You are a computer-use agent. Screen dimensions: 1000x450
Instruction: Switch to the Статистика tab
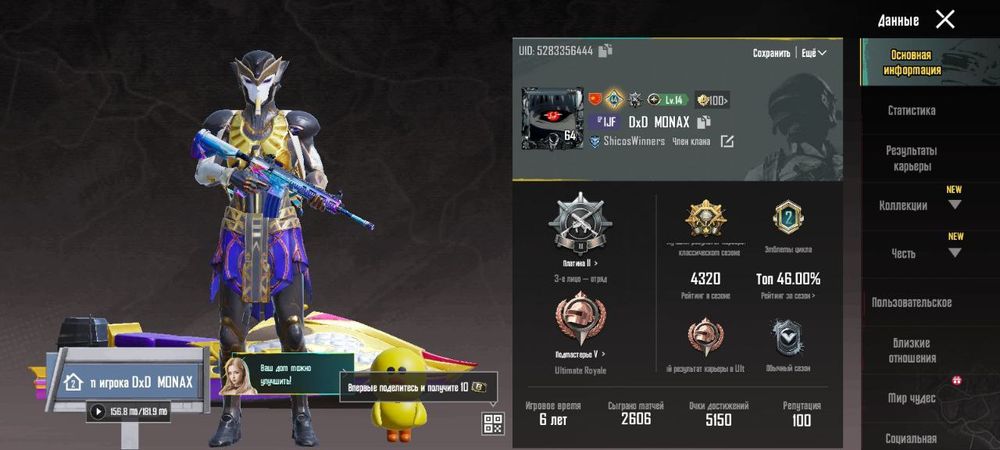tap(911, 111)
